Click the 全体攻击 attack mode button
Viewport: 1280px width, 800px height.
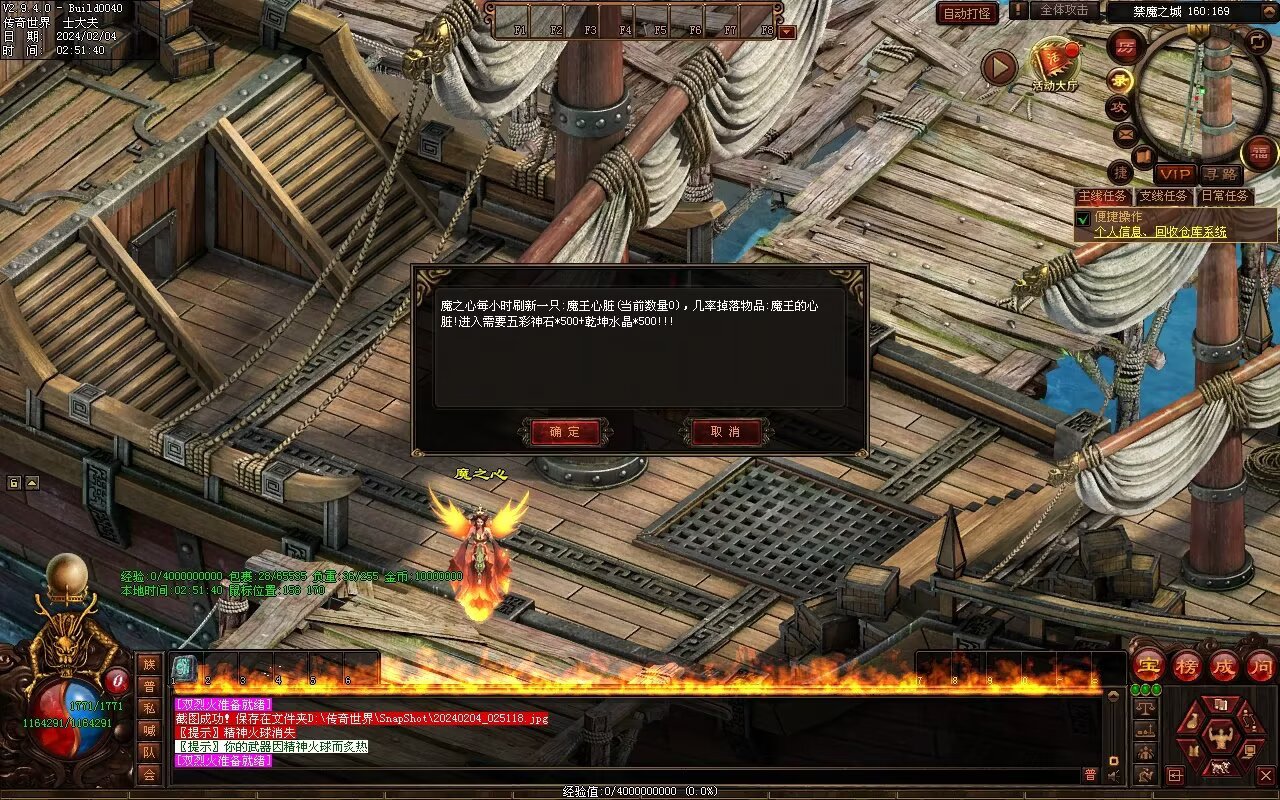pyautogui.click(x=1064, y=10)
